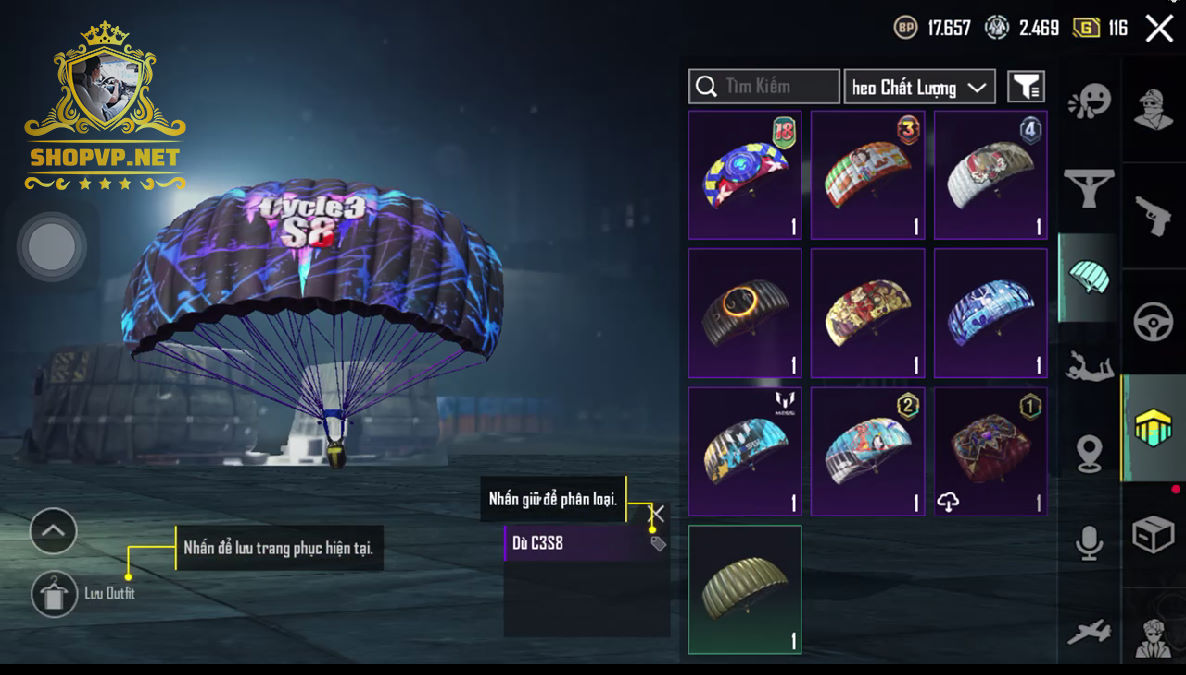Click the Tìm Kiếm search field
Viewport: 1186px width, 675px height.
coord(764,87)
